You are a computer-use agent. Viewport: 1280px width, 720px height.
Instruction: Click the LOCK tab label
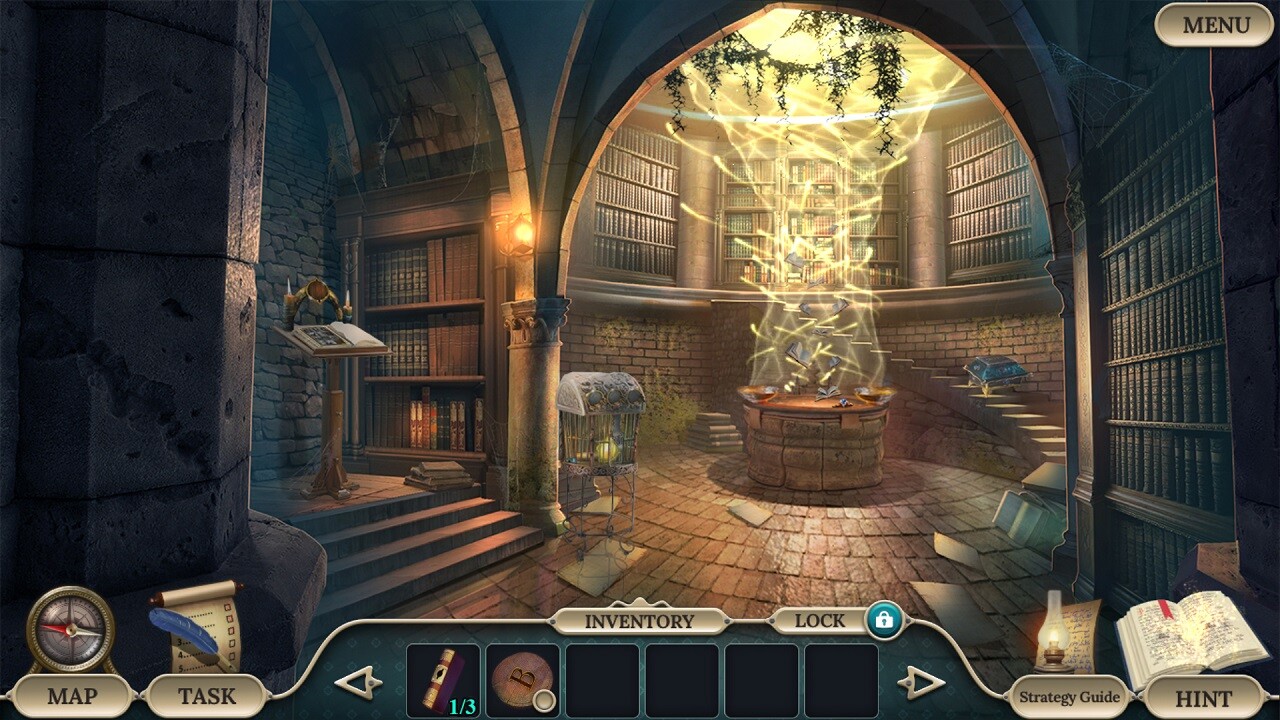[x=820, y=620]
